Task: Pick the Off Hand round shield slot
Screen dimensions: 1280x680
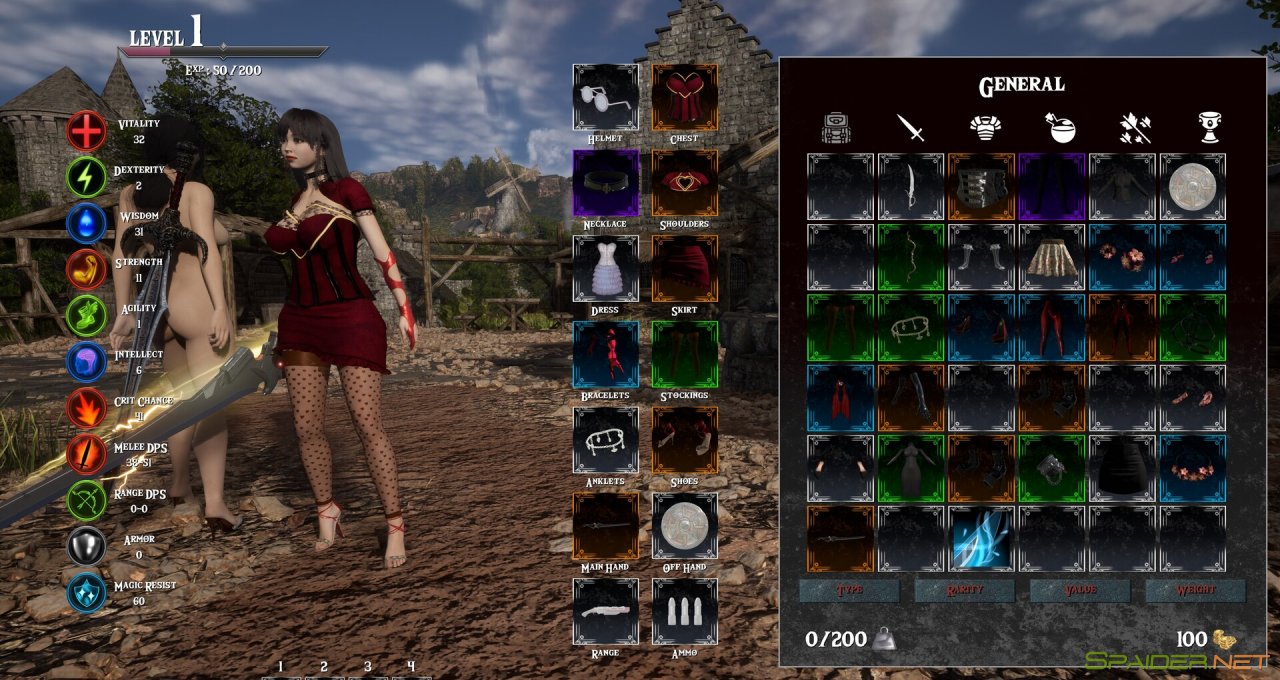Action: coord(685,526)
